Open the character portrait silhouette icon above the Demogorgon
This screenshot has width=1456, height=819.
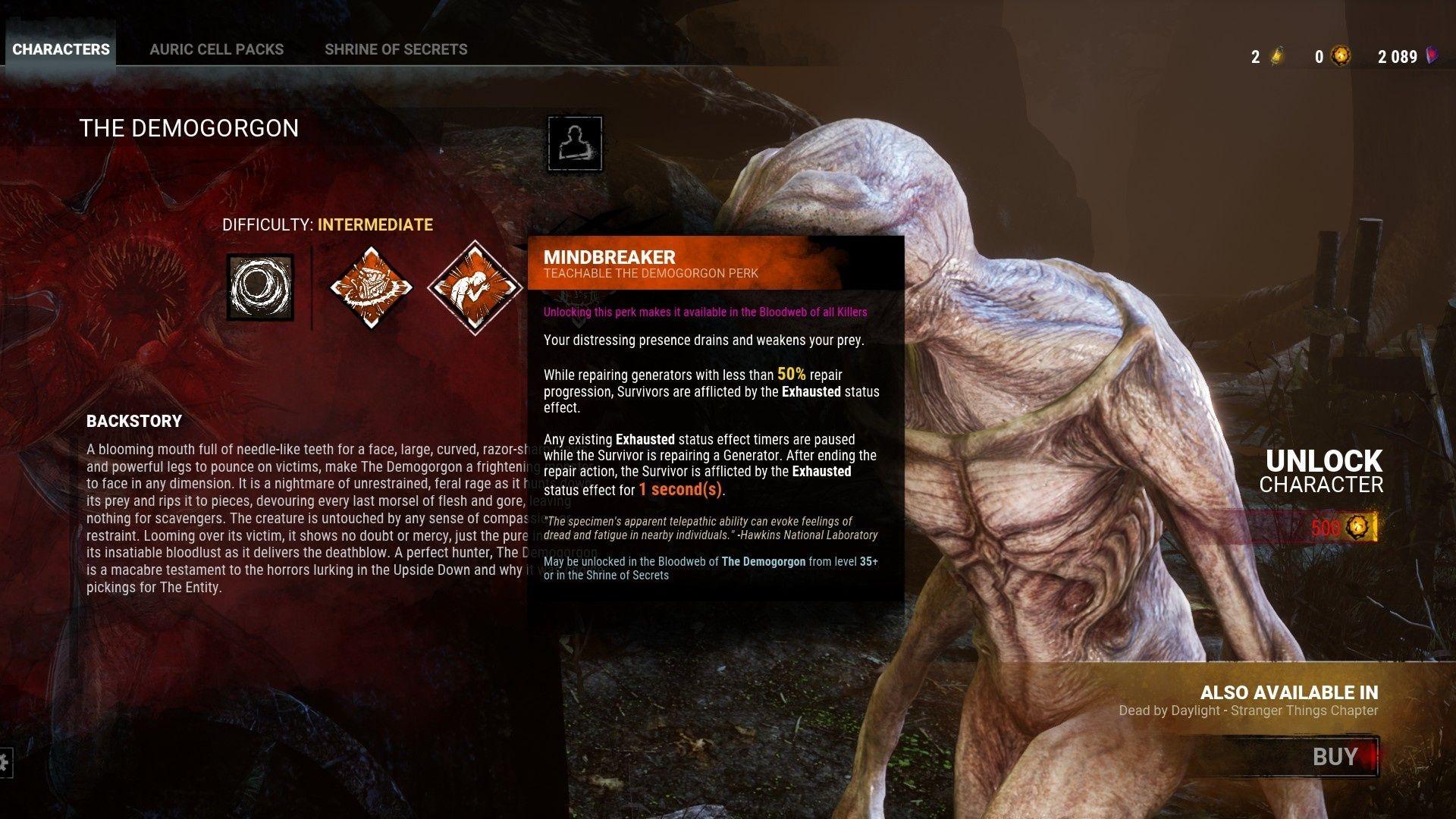573,144
